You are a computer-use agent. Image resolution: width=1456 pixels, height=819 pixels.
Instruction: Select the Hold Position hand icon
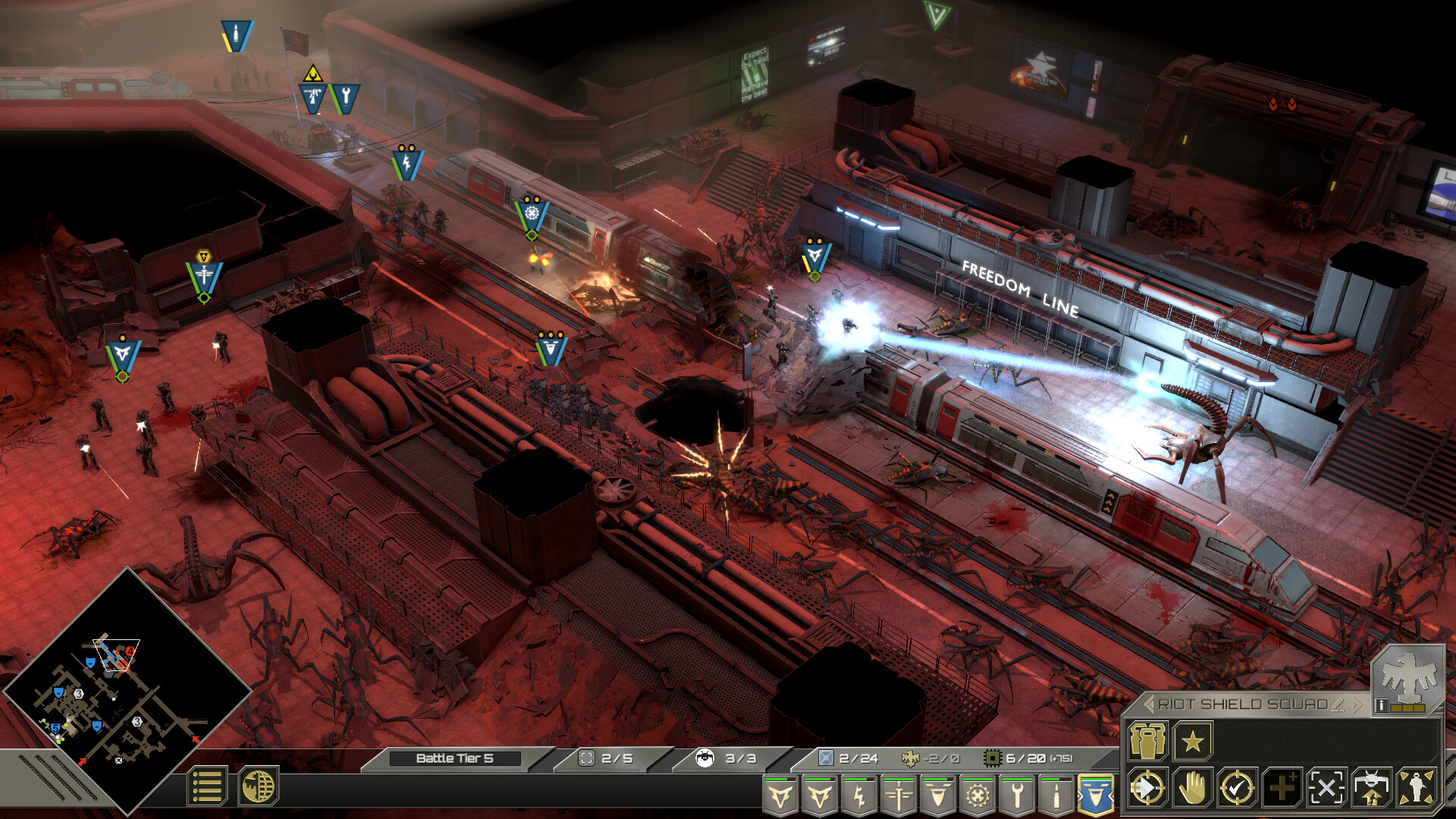[1192, 789]
